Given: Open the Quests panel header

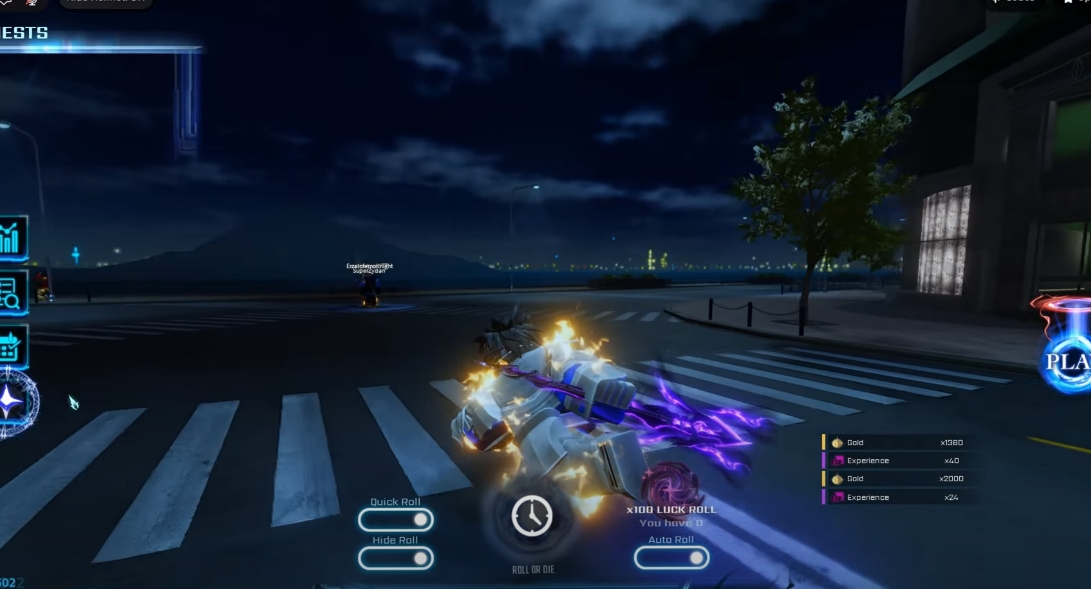Looking at the screenshot, I should (x=25, y=33).
